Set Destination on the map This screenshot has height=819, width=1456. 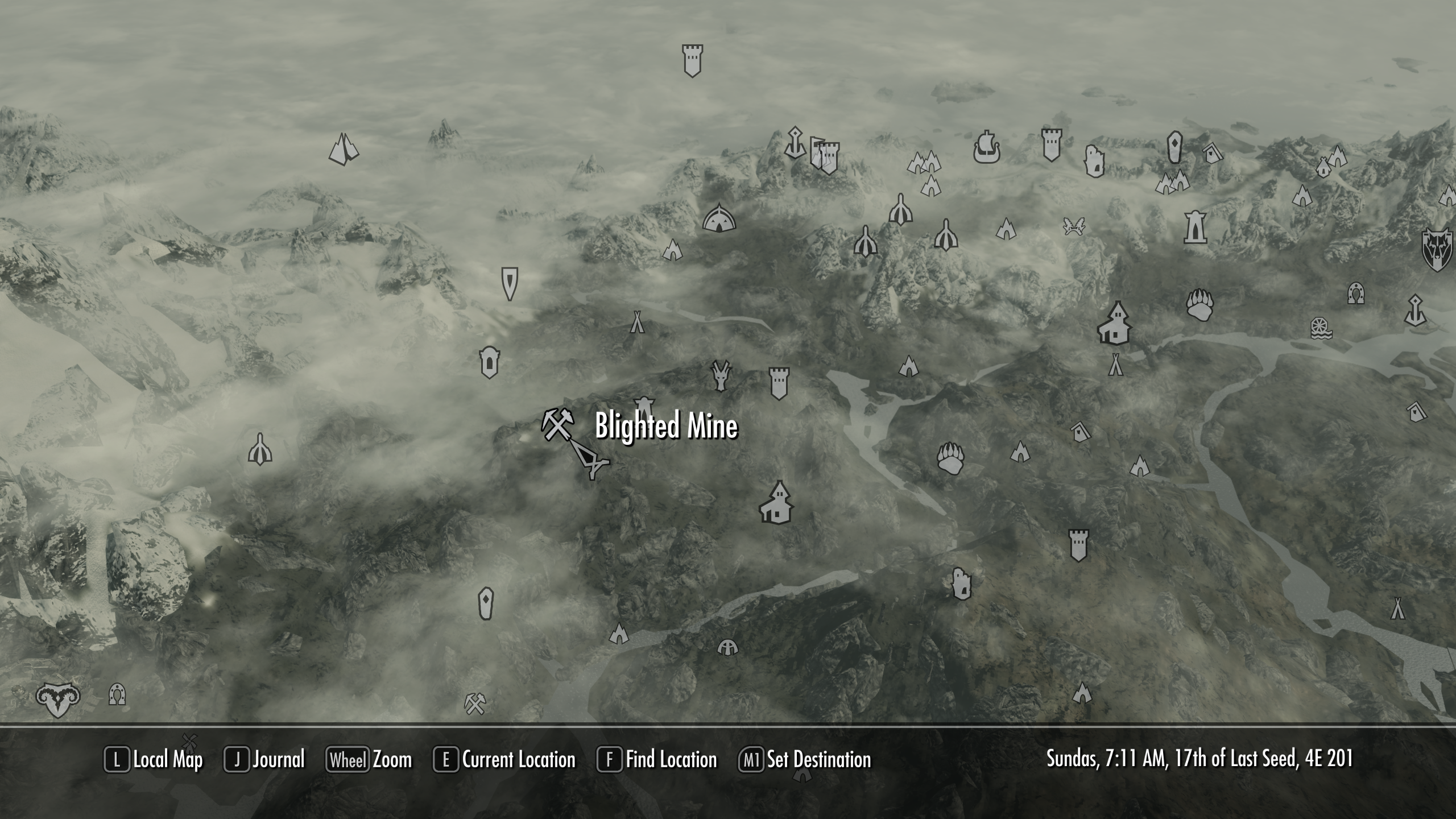[819, 759]
